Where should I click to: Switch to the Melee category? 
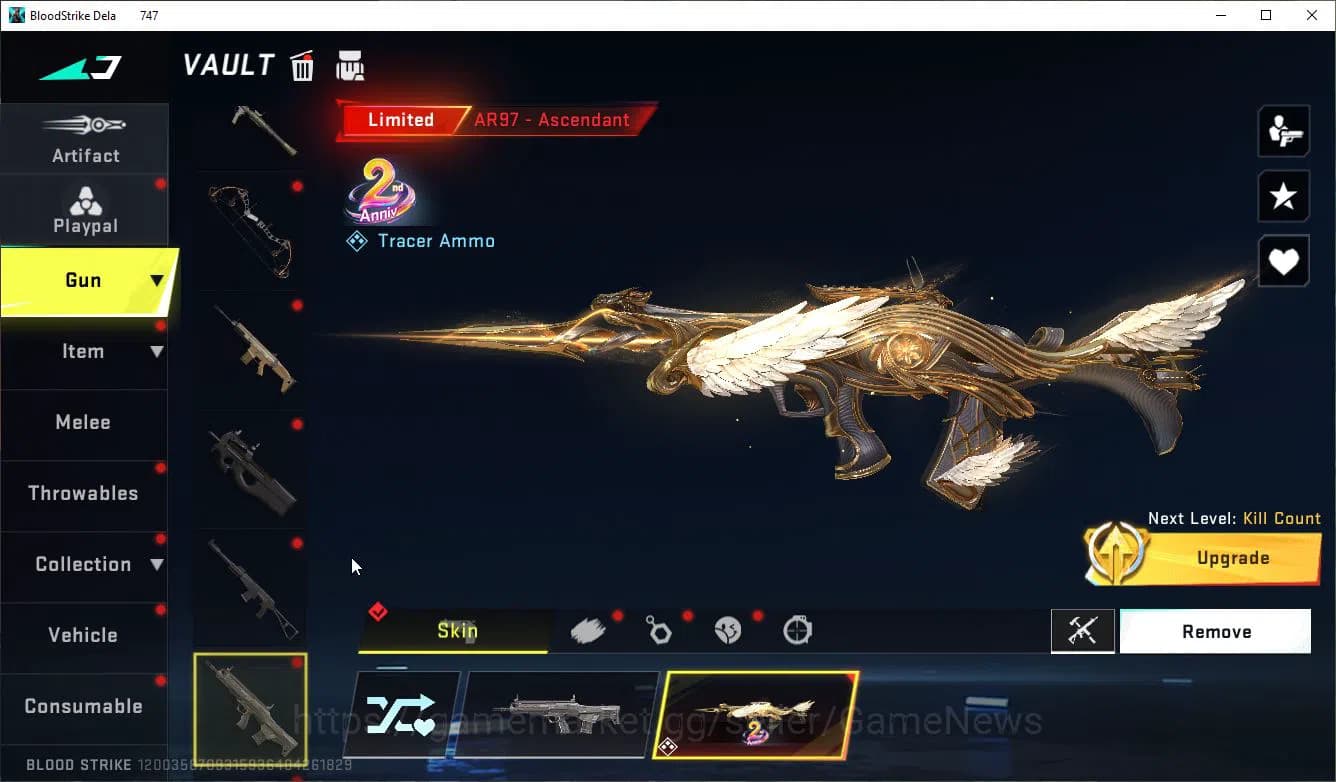tap(83, 422)
